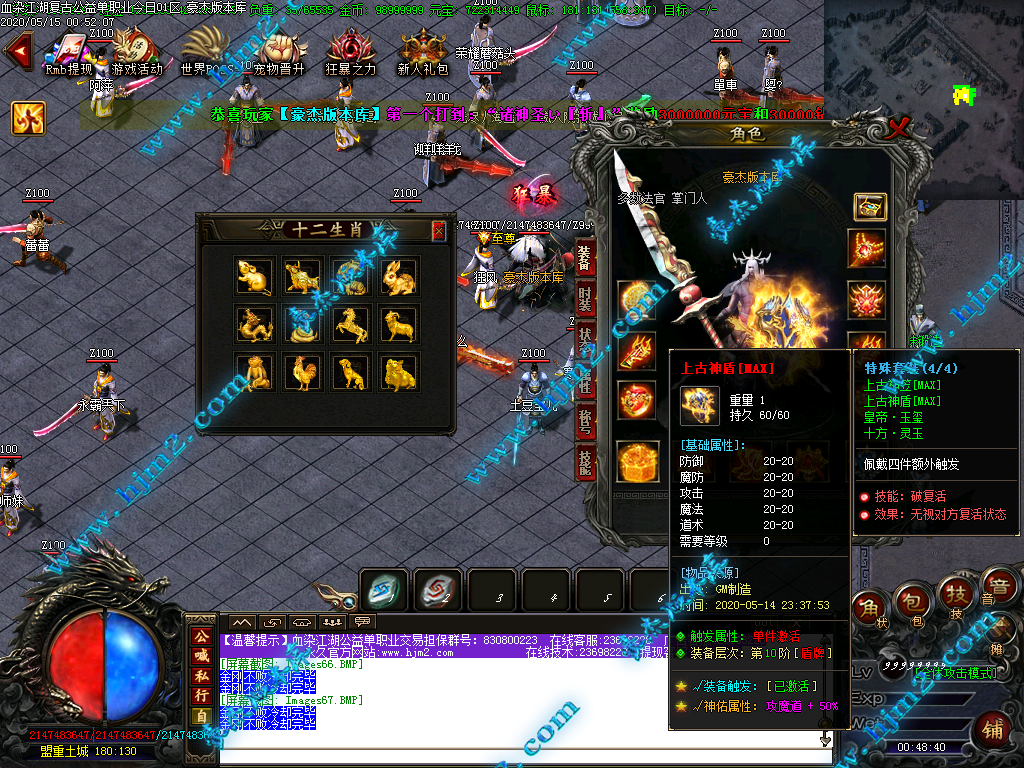
Task: Select the golden pig zodiac slot
Action: coord(399,373)
